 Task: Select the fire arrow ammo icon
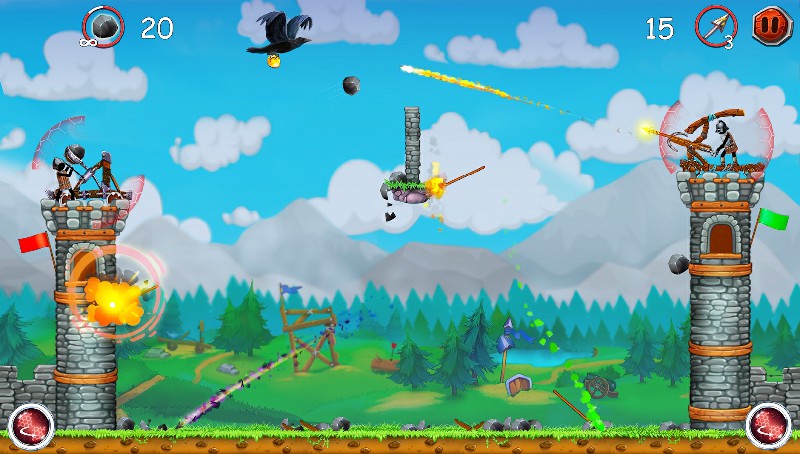[x=715, y=26]
